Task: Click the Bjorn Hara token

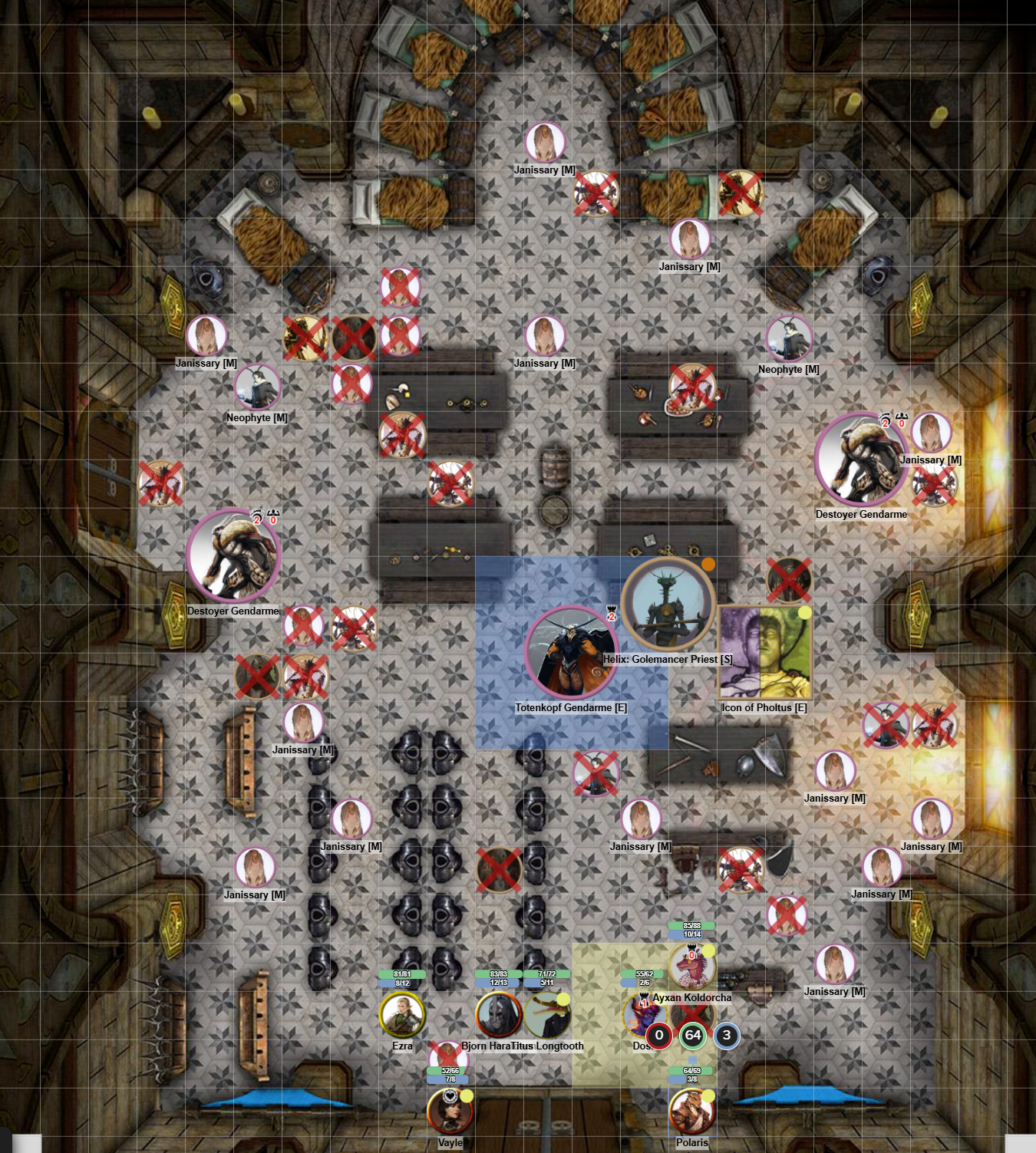Action: pos(498,1014)
